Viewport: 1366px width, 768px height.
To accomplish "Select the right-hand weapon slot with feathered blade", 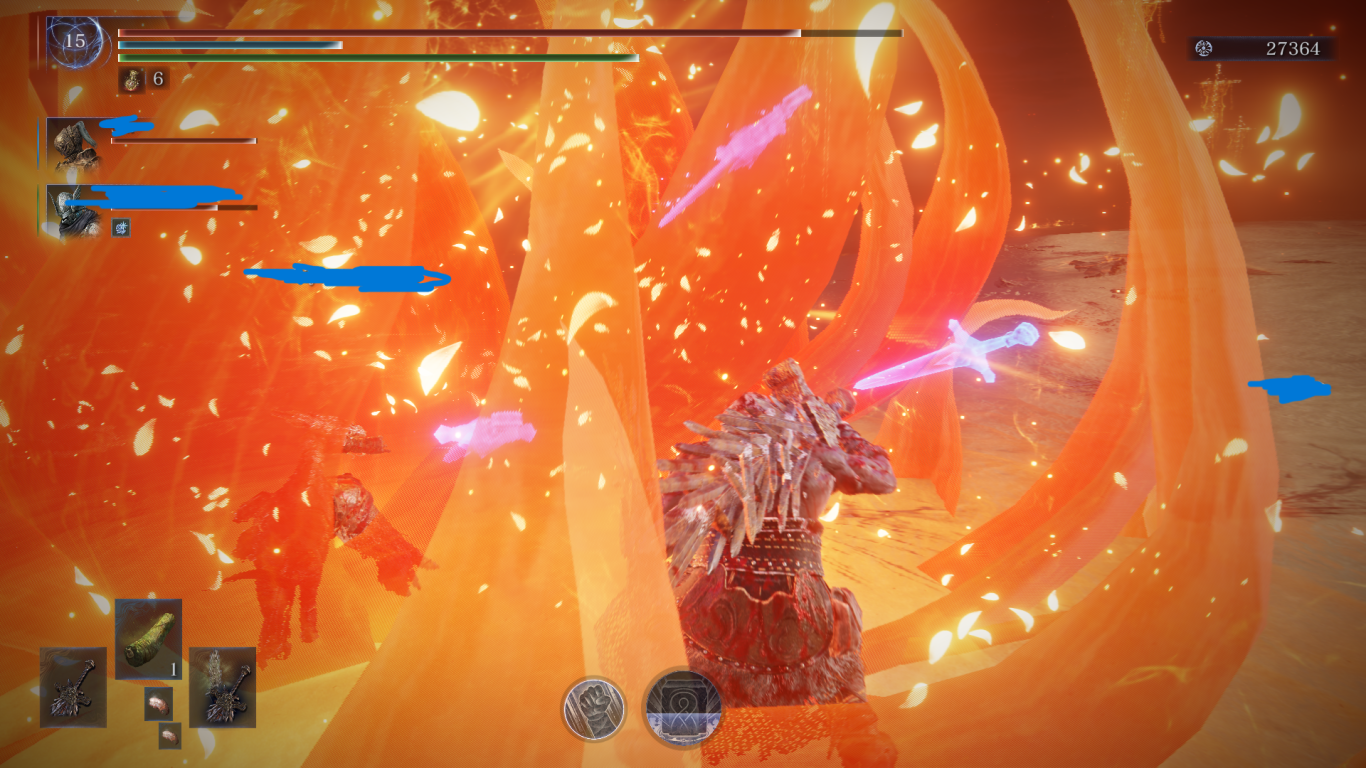I will click(222, 687).
